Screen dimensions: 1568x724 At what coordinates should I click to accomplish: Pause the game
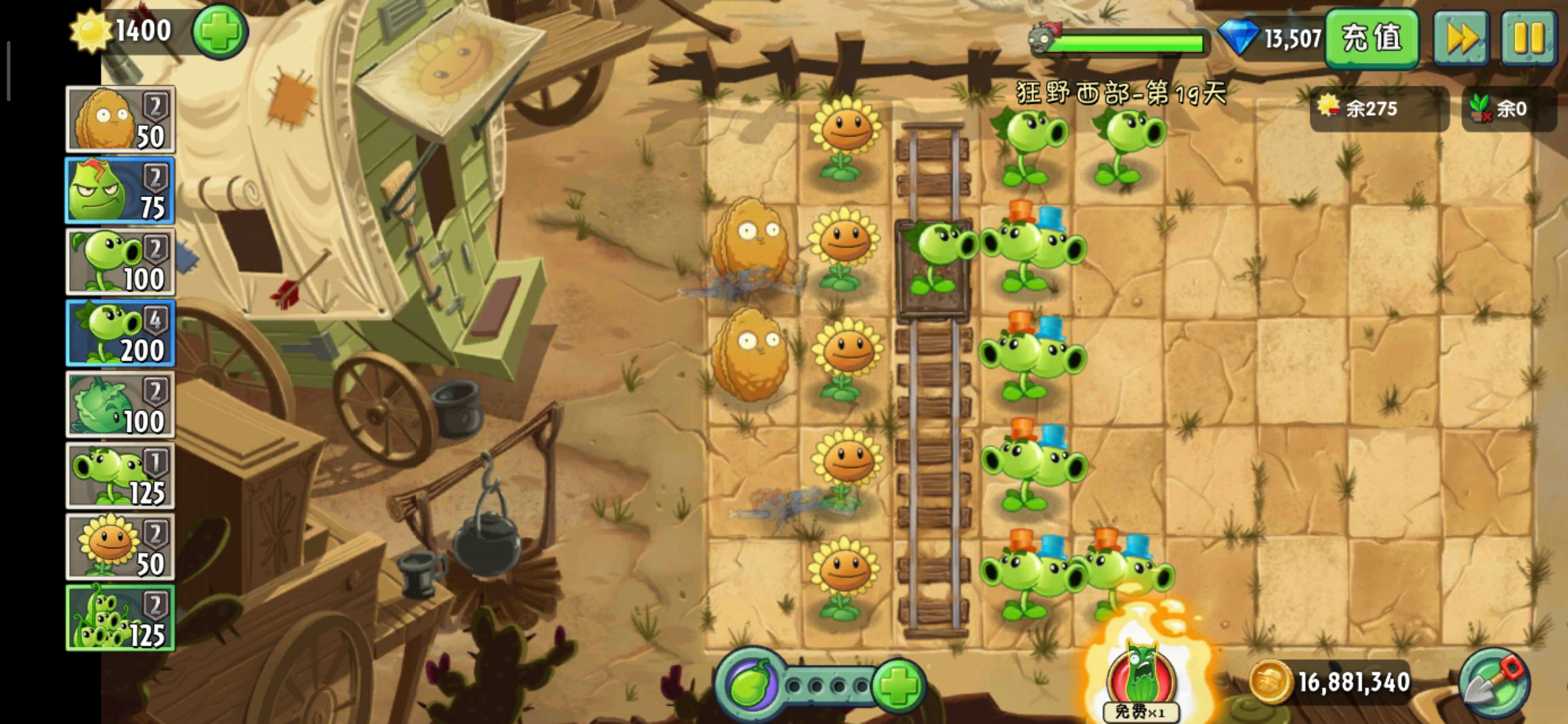point(1528,38)
